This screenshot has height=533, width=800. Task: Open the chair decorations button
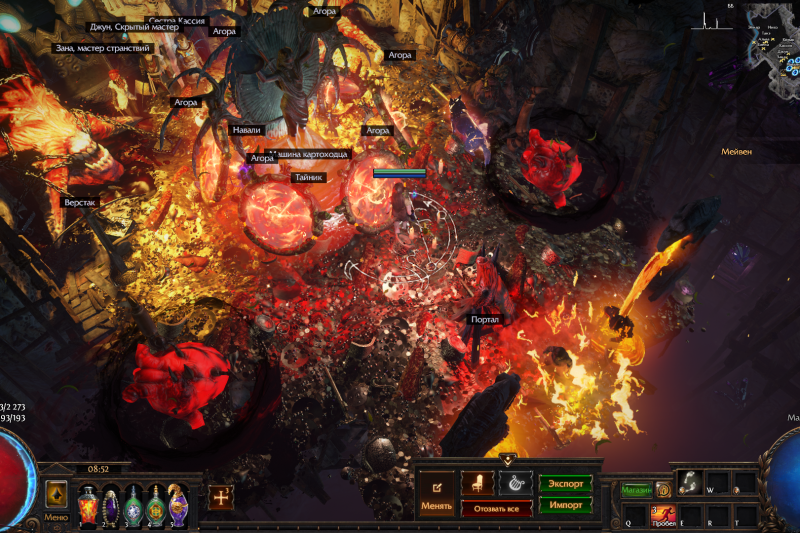point(477,482)
